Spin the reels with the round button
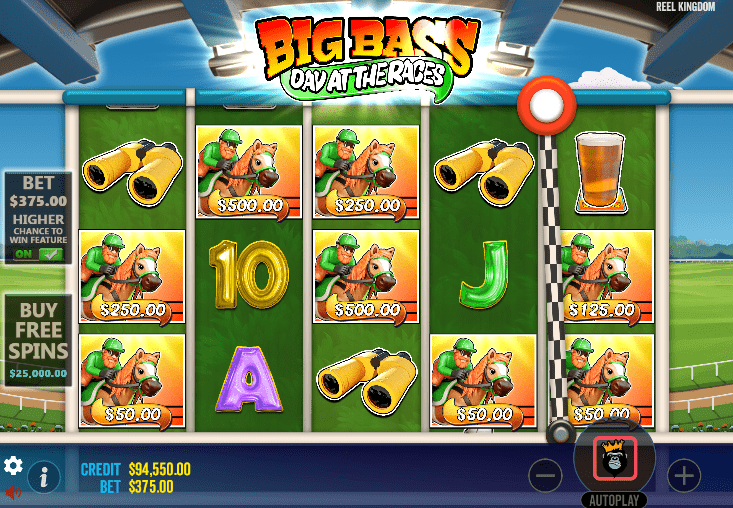The height and width of the screenshot is (508, 733). point(614,459)
